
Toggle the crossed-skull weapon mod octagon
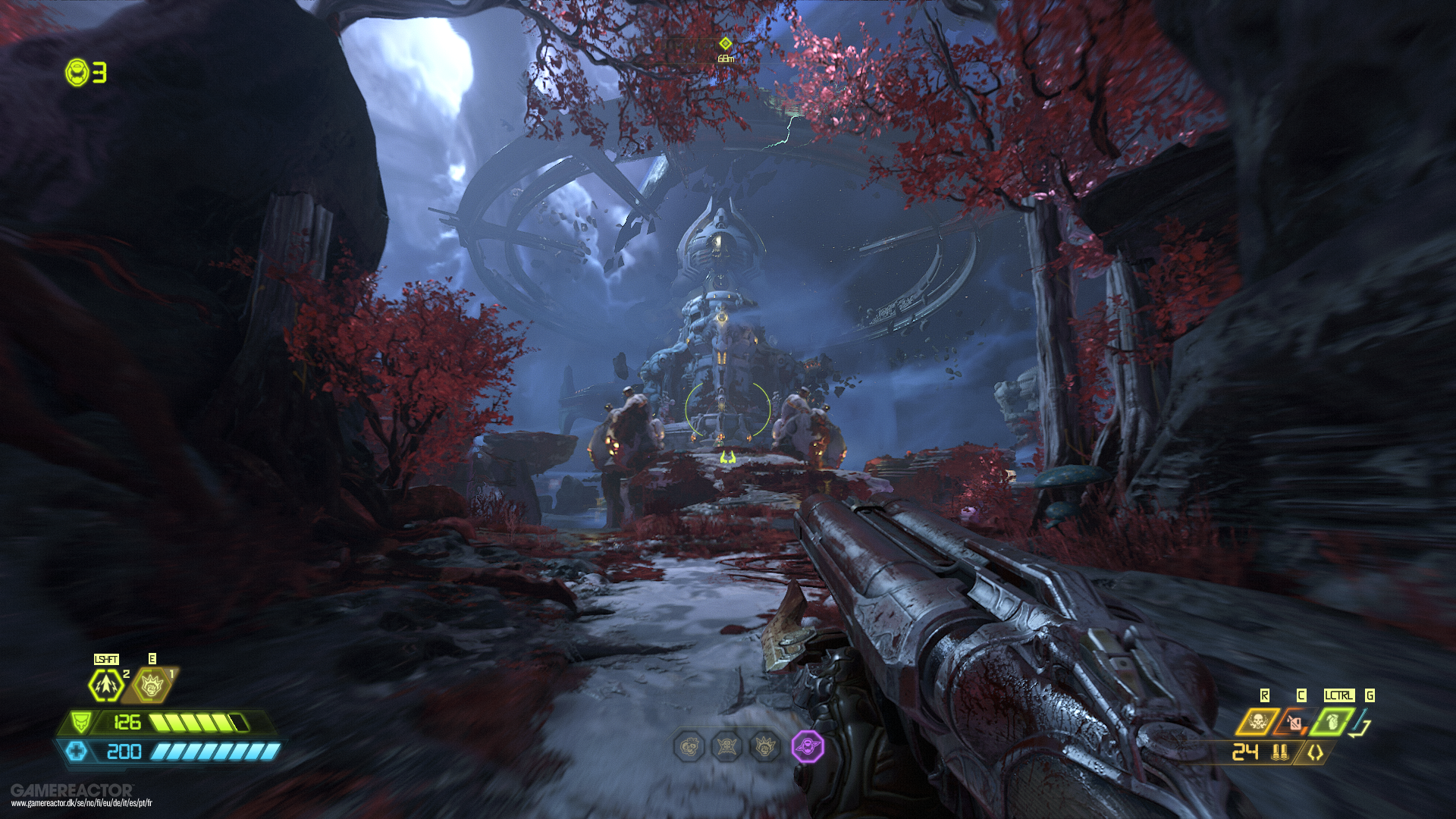(726, 746)
